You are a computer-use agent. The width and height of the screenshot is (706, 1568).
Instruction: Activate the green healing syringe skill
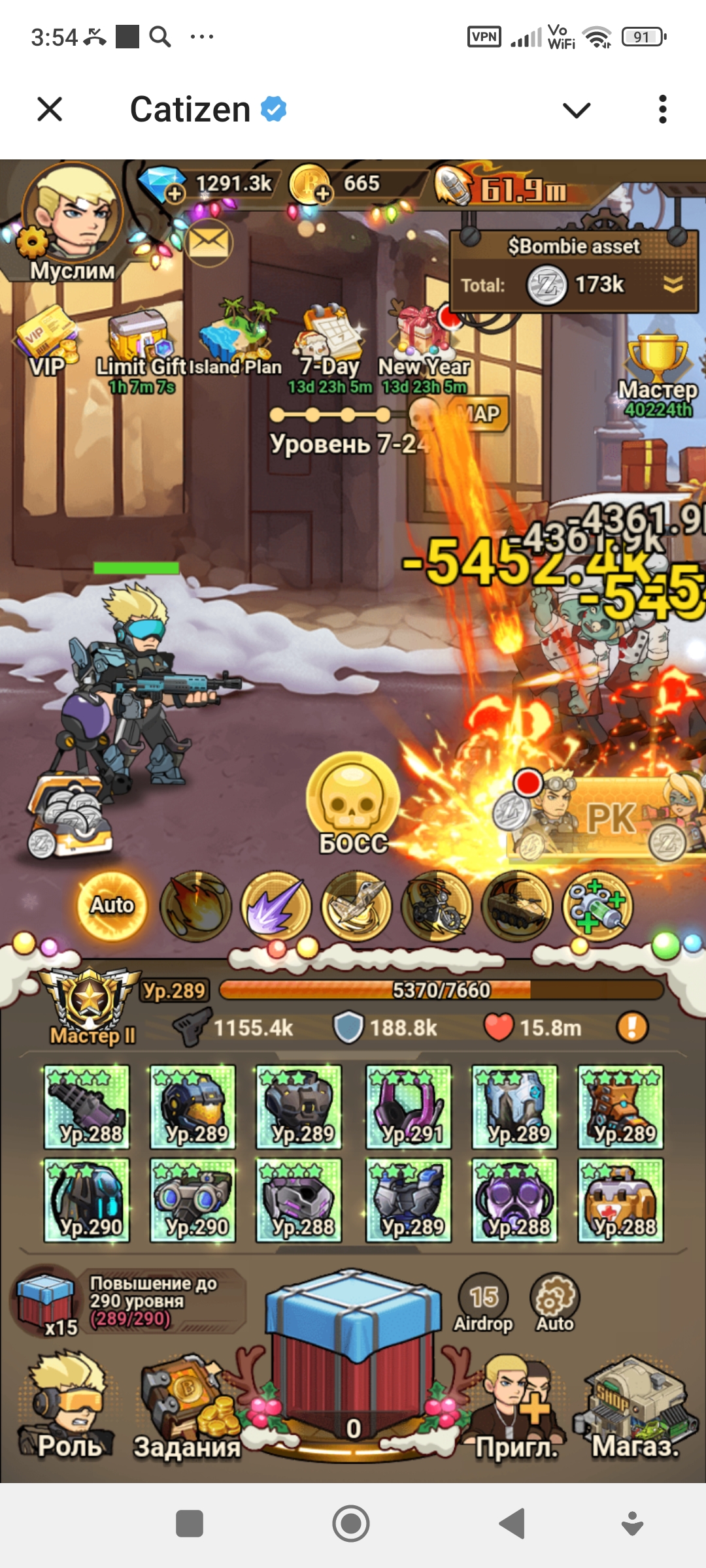pyautogui.click(x=597, y=906)
